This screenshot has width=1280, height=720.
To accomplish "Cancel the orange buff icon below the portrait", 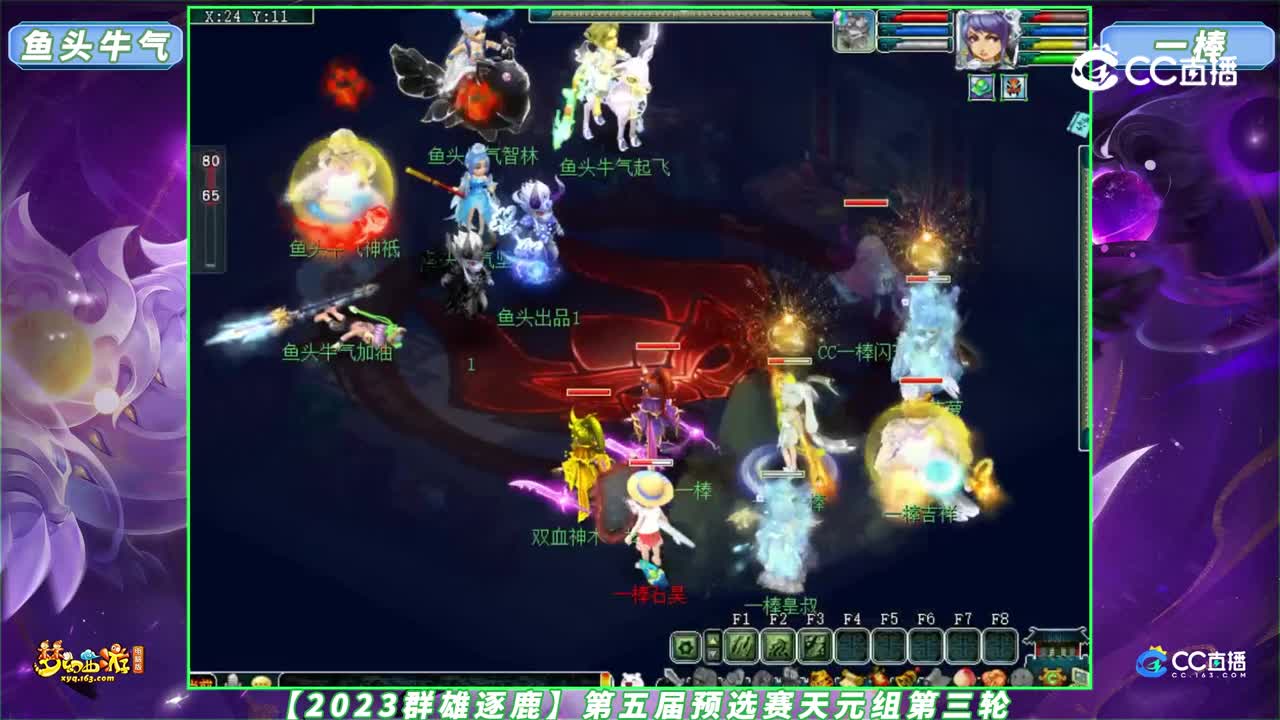I will coord(1014,87).
